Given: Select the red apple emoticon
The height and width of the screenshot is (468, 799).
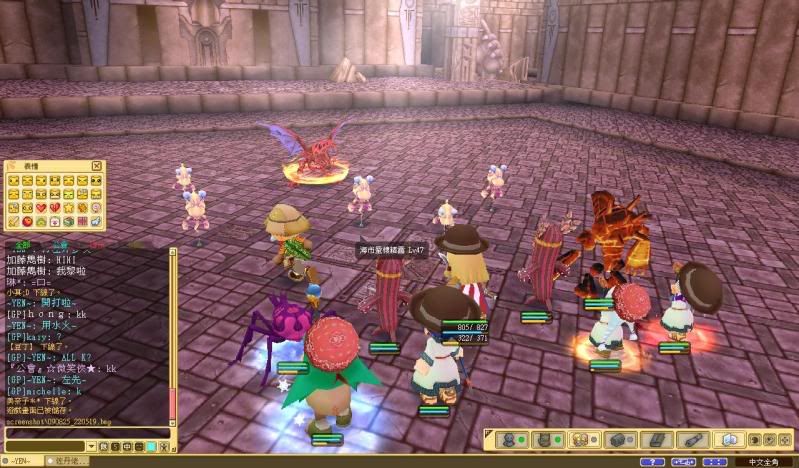Looking at the screenshot, I should [27, 221].
